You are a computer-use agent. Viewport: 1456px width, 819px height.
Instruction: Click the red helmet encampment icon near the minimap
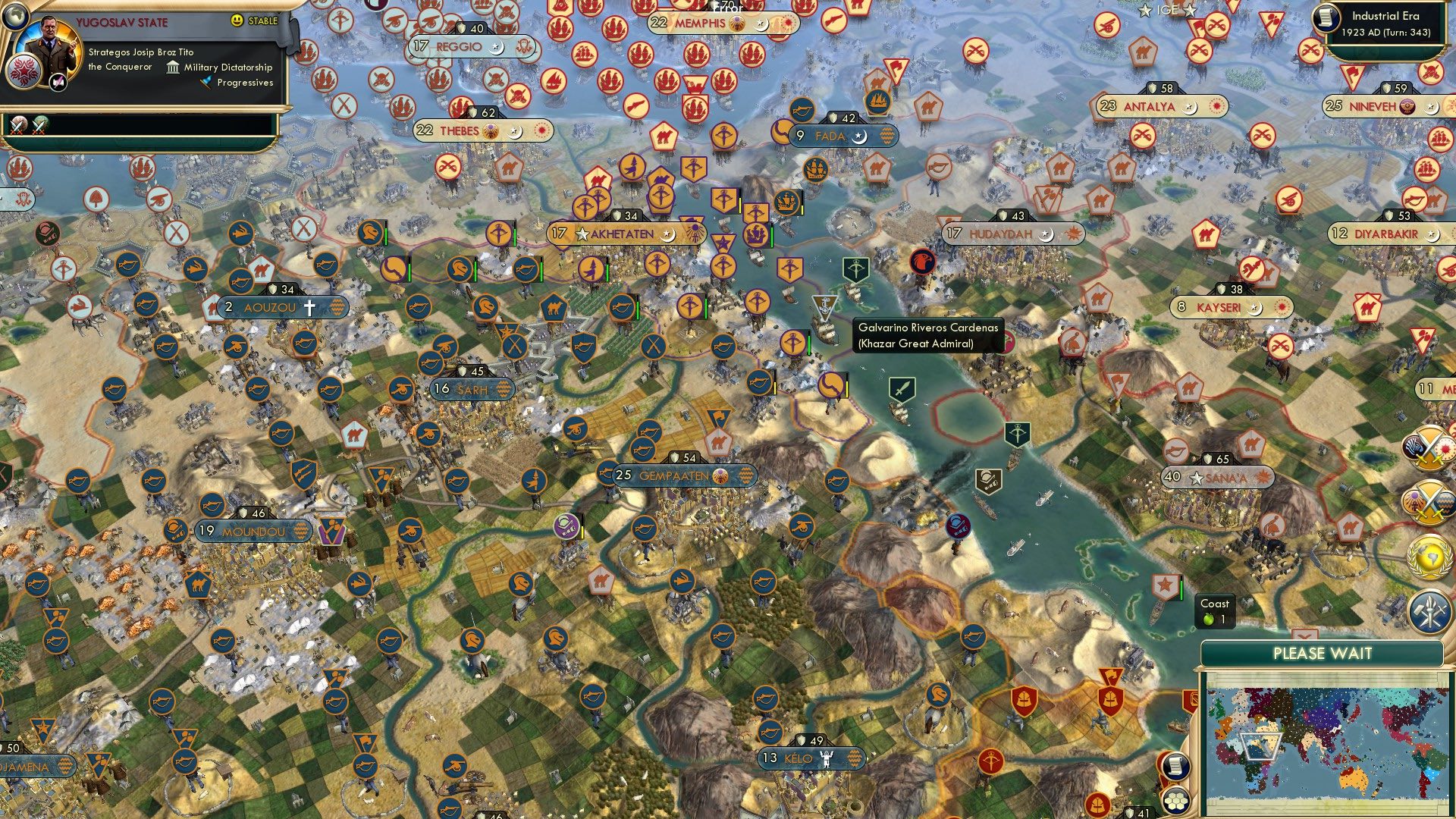tap(1111, 698)
